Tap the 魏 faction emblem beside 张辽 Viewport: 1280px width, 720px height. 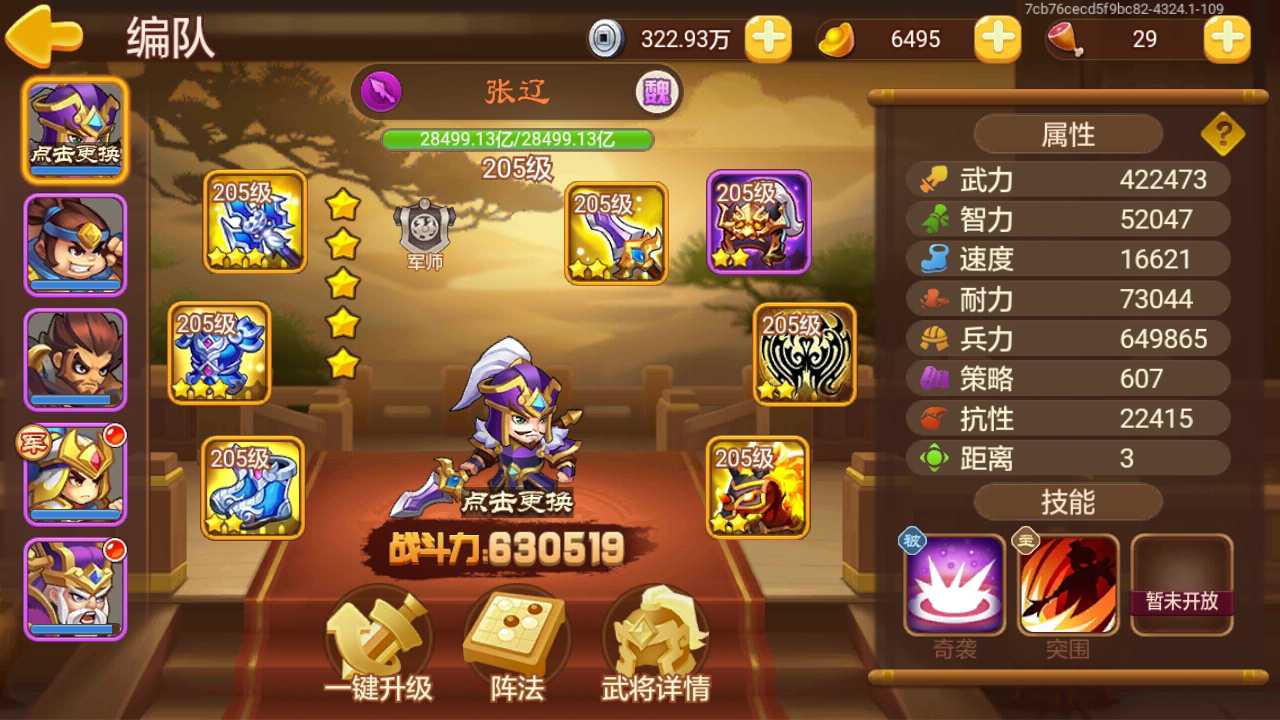point(657,91)
